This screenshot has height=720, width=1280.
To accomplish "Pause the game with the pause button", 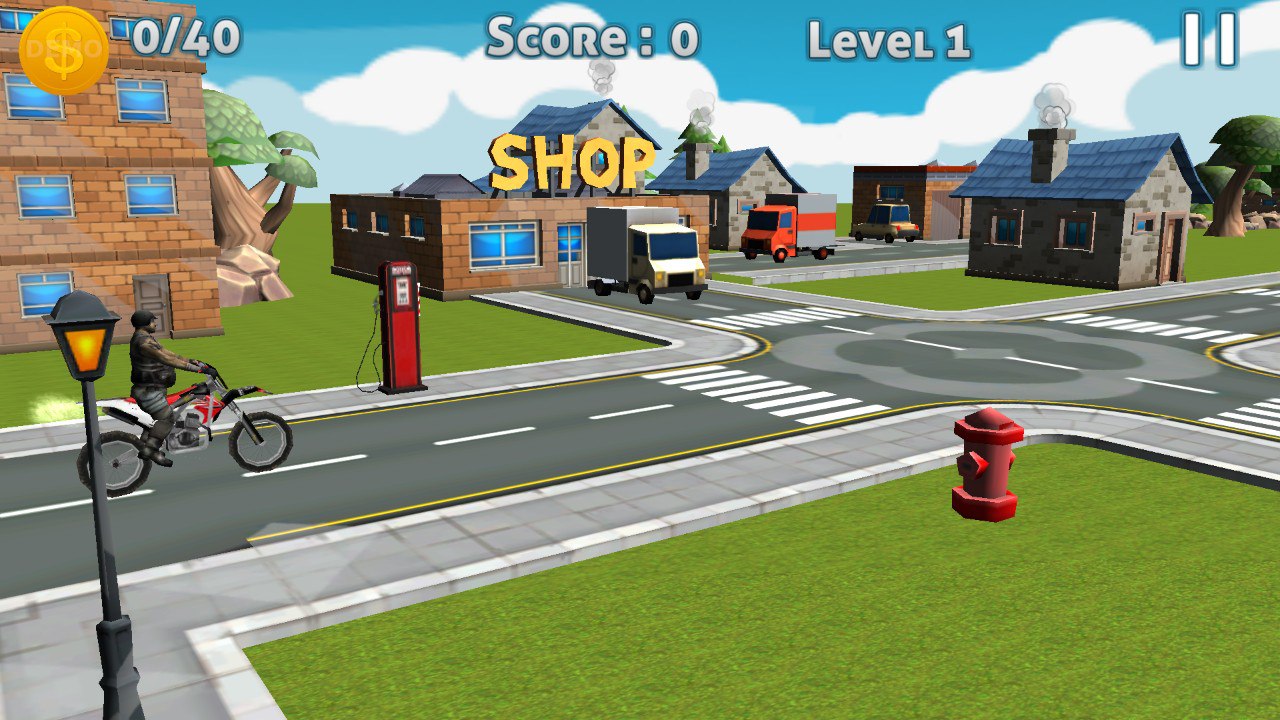I will pyautogui.click(x=1210, y=40).
